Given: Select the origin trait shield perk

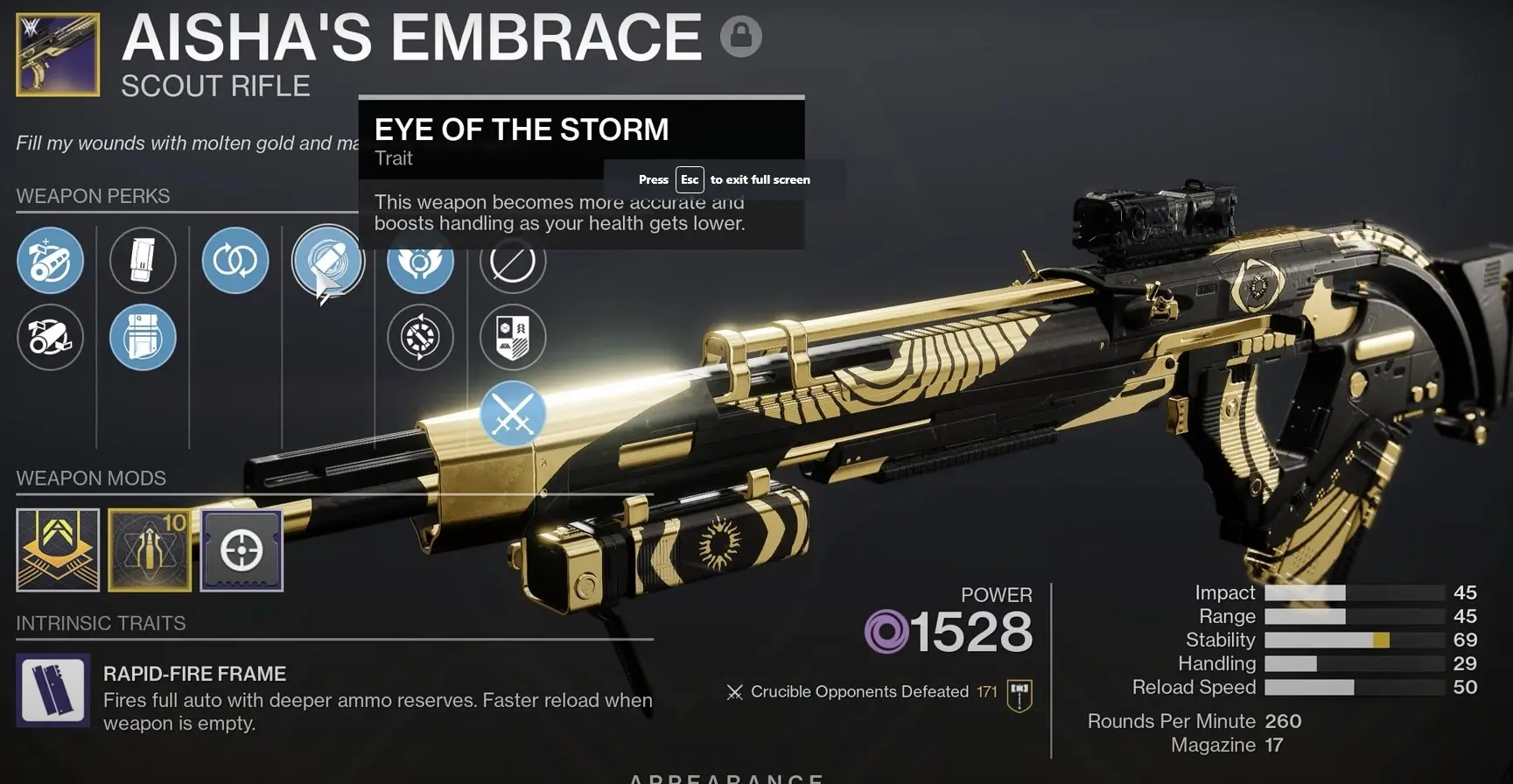Looking at the screenshot, I should (x=513, y=337).
